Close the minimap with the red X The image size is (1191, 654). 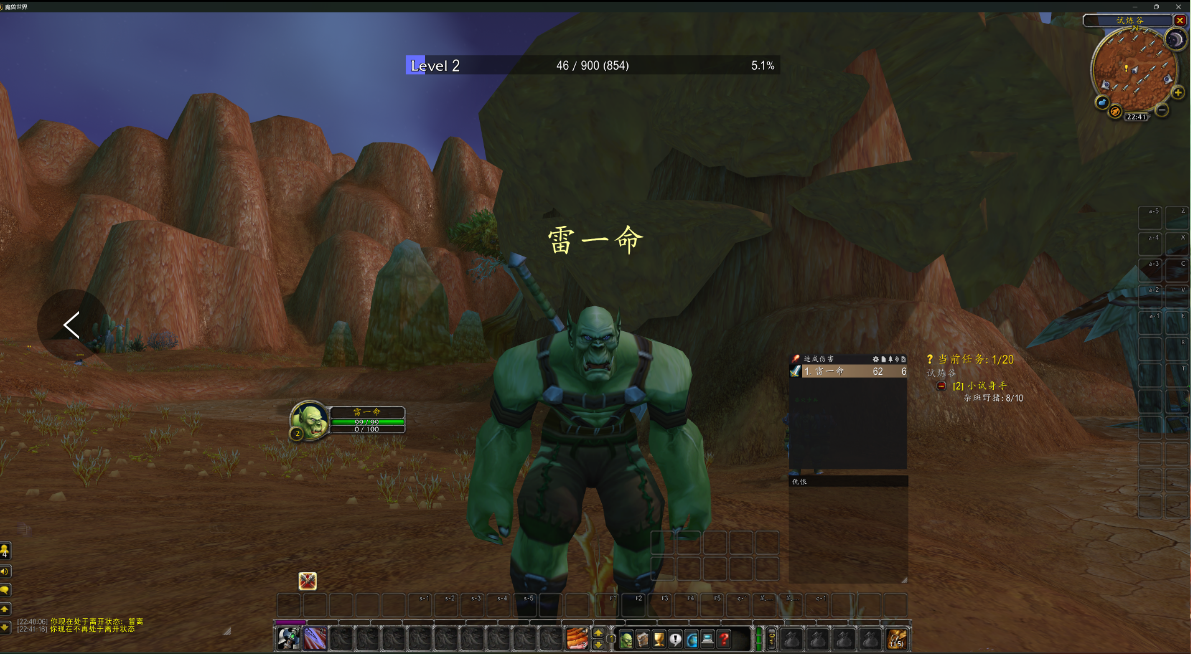pos(1180,20)
